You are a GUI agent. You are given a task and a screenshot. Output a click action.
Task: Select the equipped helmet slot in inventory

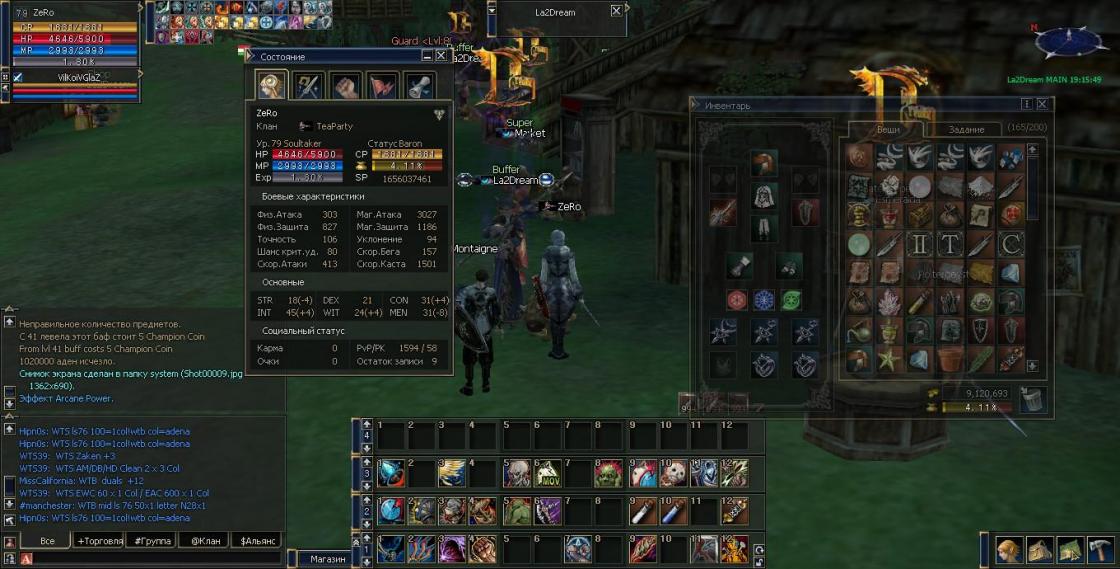pos(764,163)
